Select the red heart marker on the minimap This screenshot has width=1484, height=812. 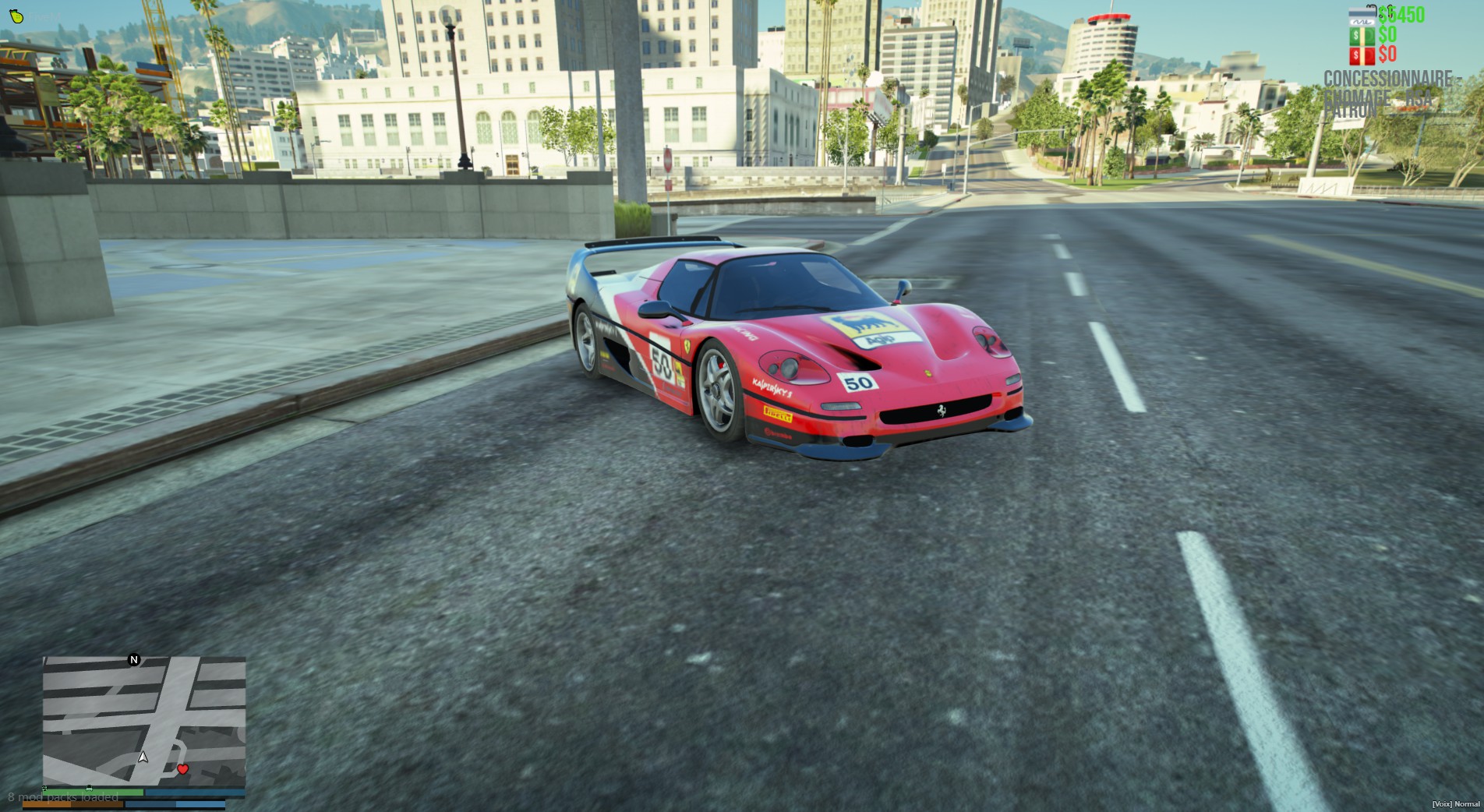pyautogui.click(x=182, y=769)
